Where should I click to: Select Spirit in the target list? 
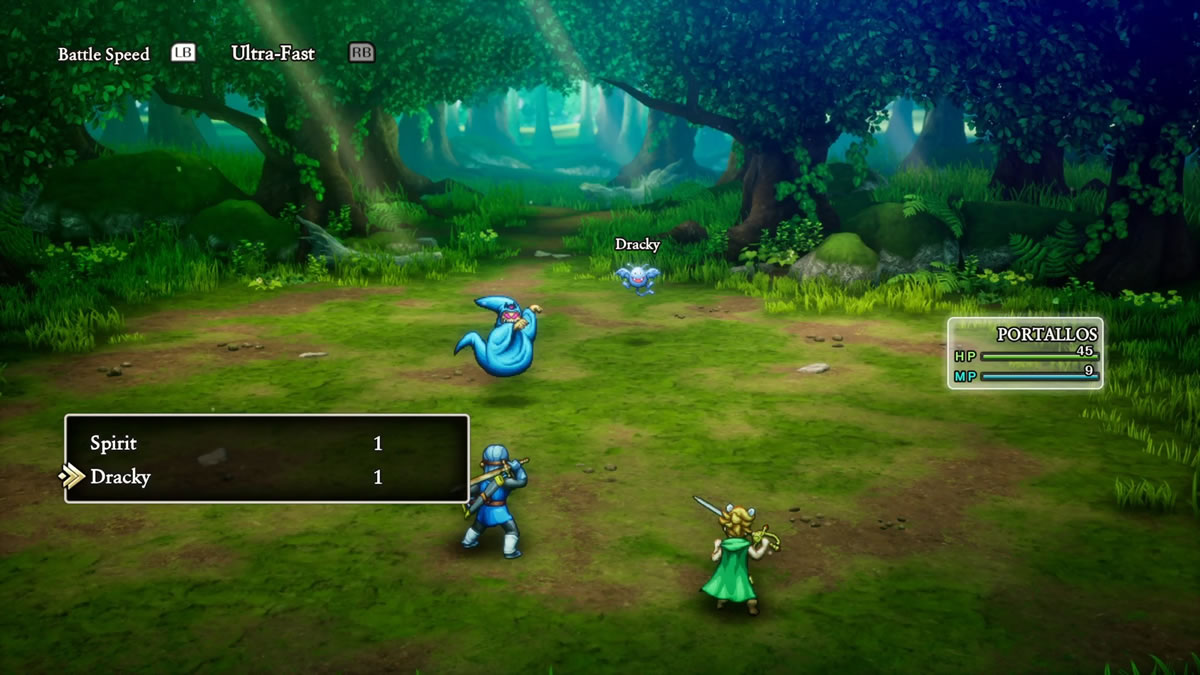114,443
